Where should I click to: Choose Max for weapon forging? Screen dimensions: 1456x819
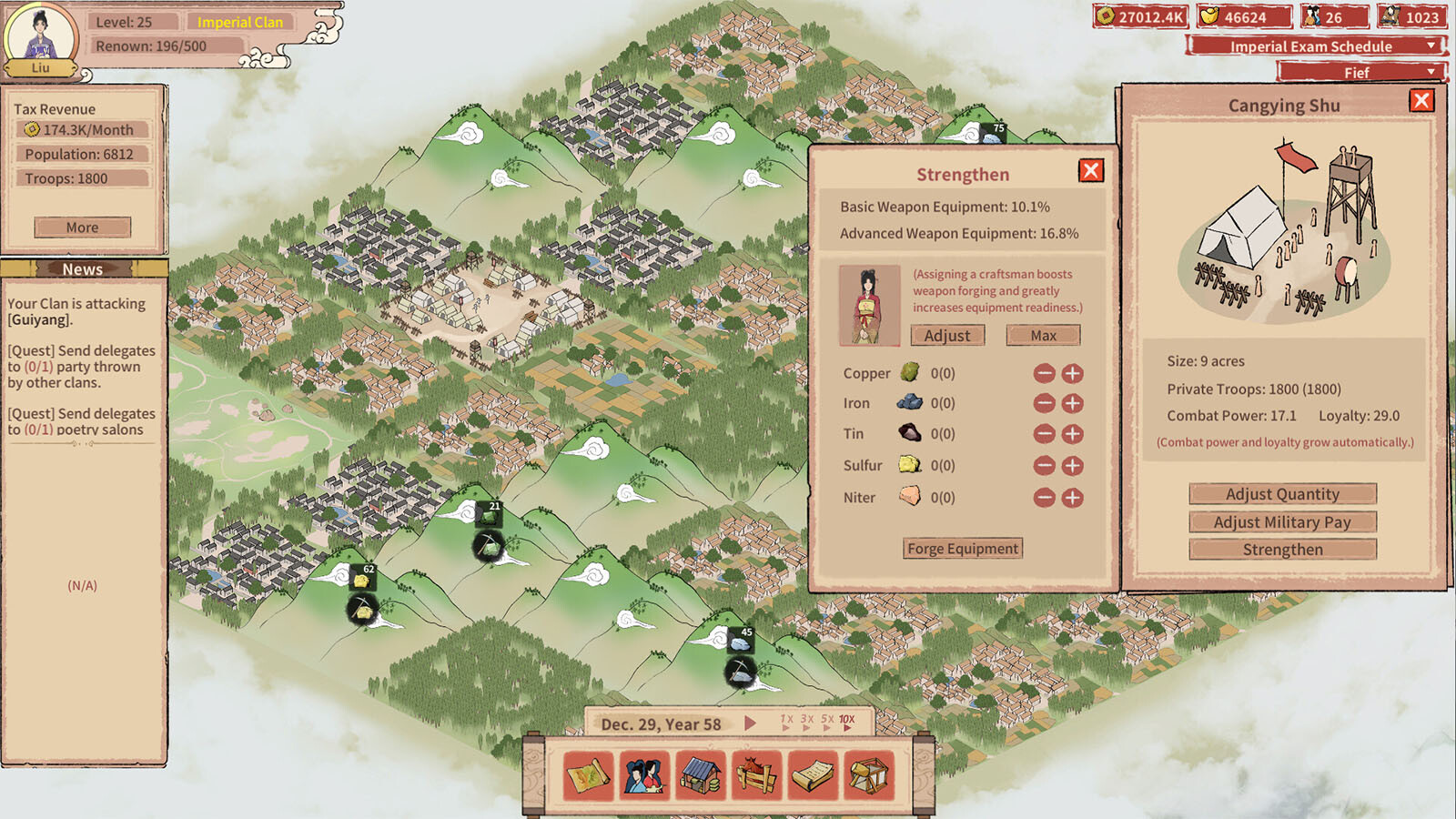coord(1043,336)
